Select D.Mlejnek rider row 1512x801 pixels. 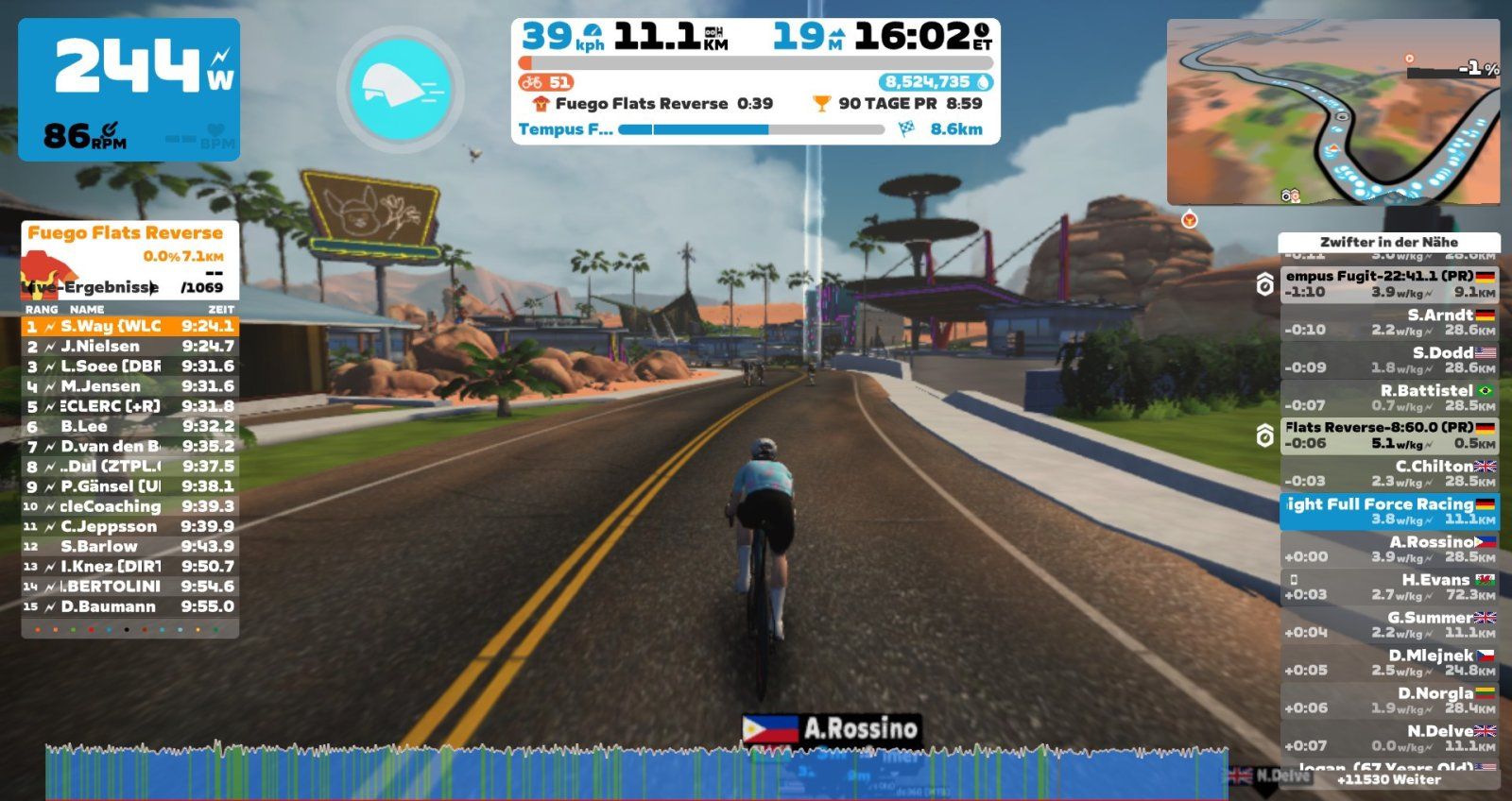coord(1388,662)
